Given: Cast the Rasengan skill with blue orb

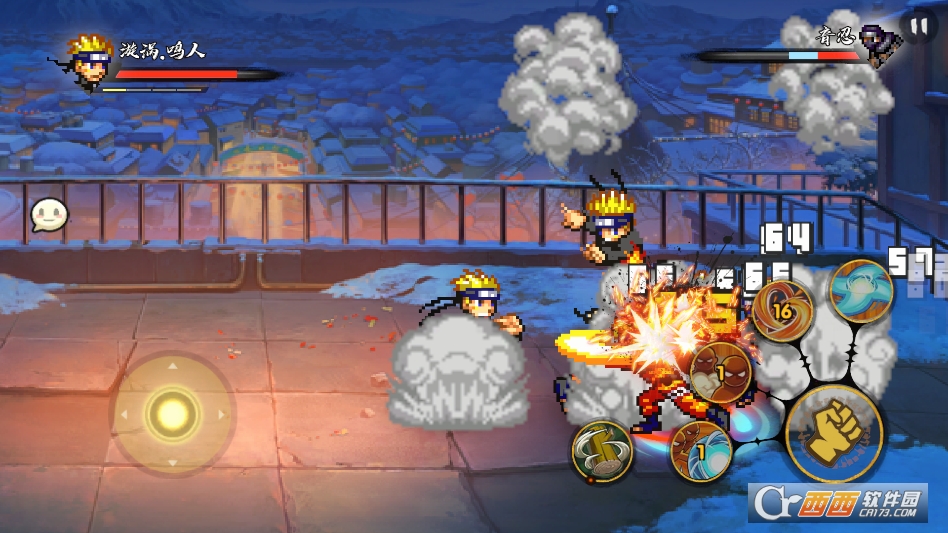Looking at the screenshot, I should [700, 451].
